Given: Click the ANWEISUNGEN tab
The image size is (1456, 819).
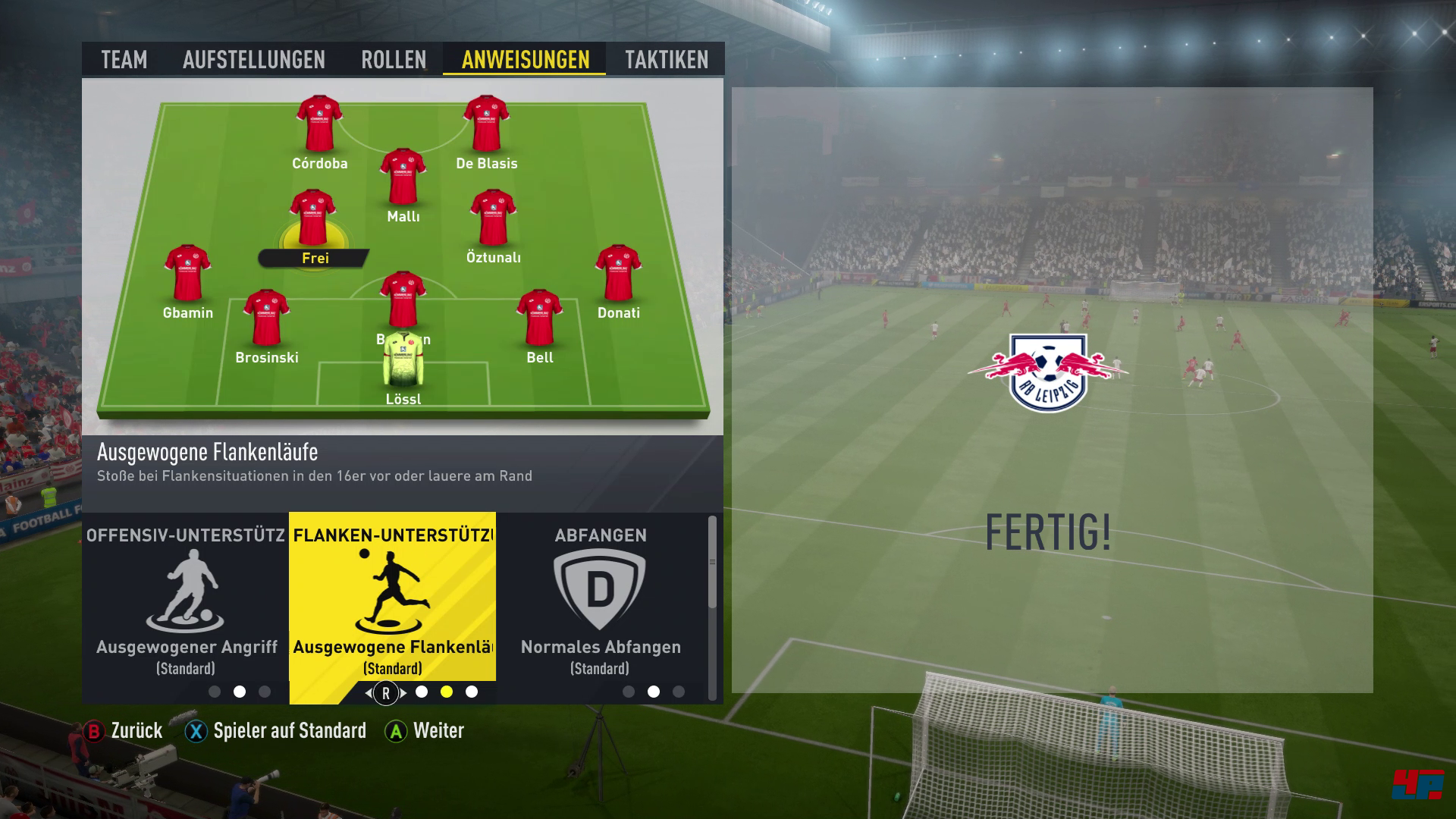Looking at the screenshot, I should 525,59.
